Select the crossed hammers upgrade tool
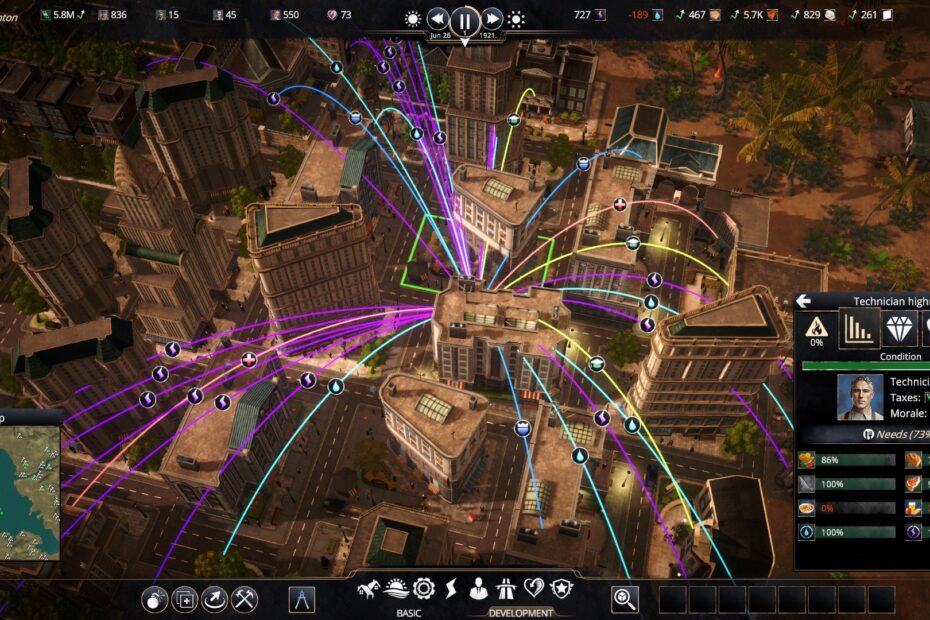930x620 pixels. pos(244,599)
